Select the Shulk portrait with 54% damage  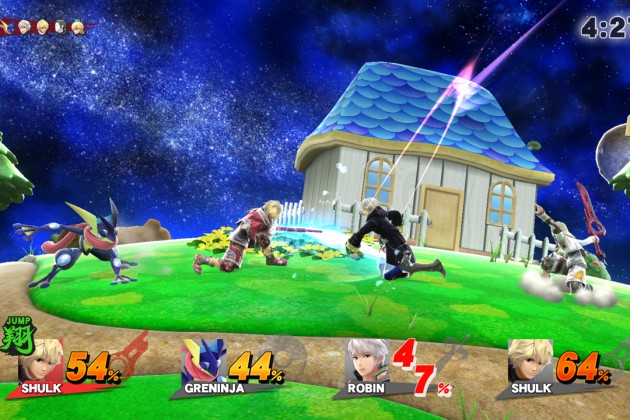[43, 361]
